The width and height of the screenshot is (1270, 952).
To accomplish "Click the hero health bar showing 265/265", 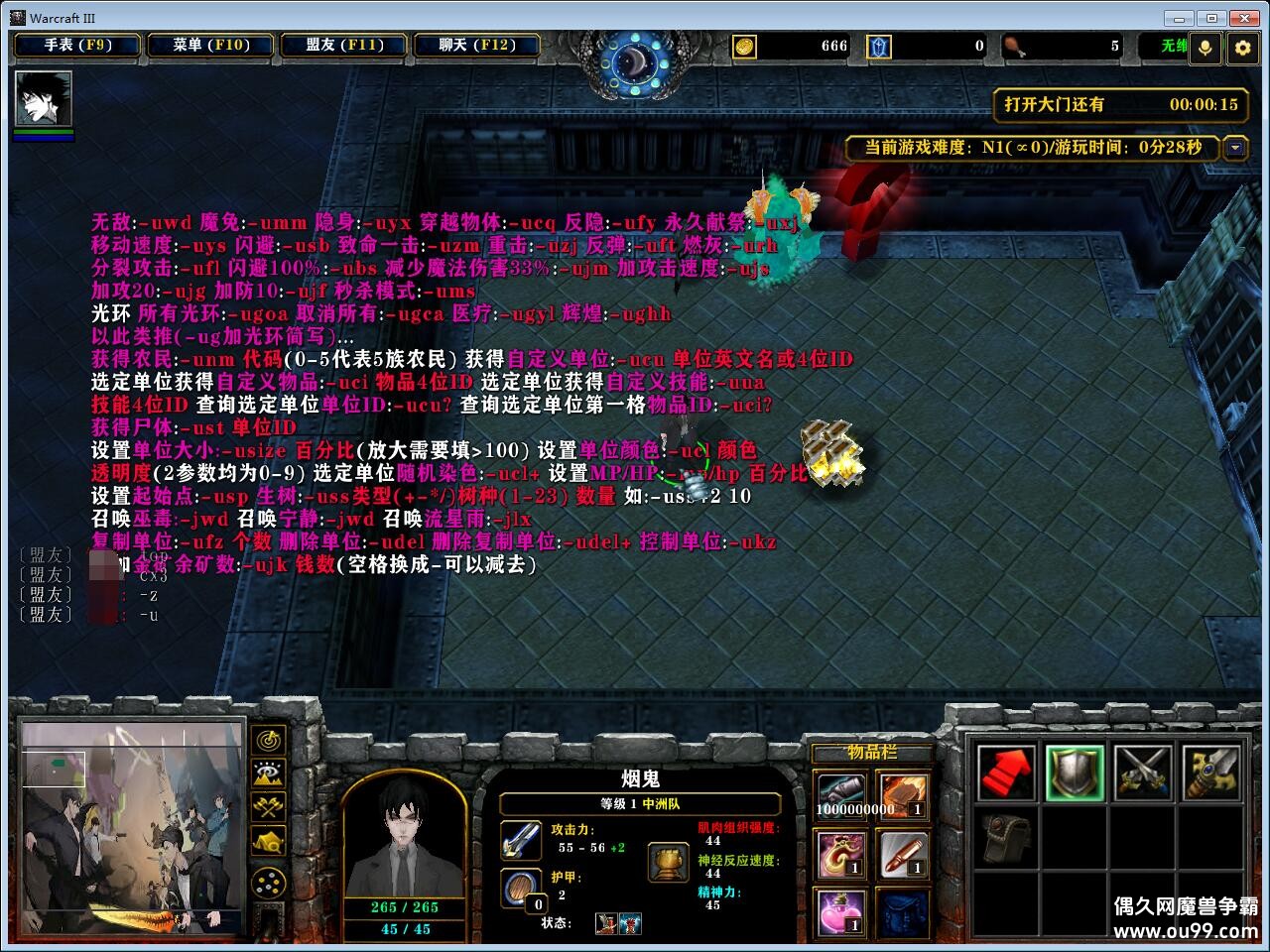I will (407, 907).
